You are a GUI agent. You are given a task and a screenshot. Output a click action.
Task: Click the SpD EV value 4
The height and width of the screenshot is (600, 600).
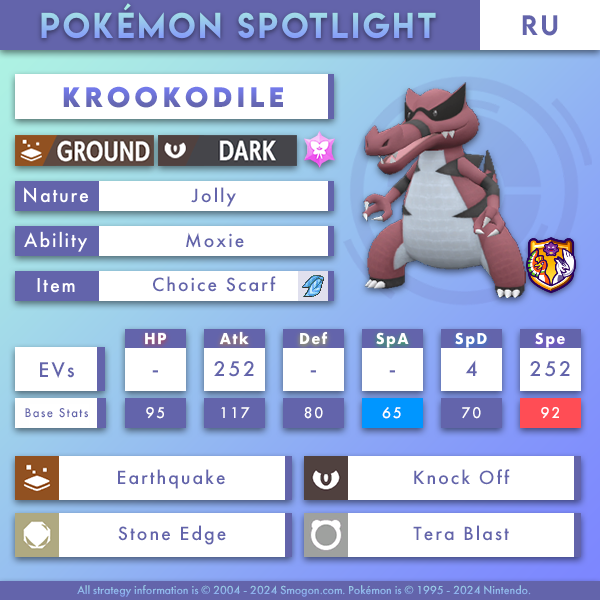coord(471,370)
